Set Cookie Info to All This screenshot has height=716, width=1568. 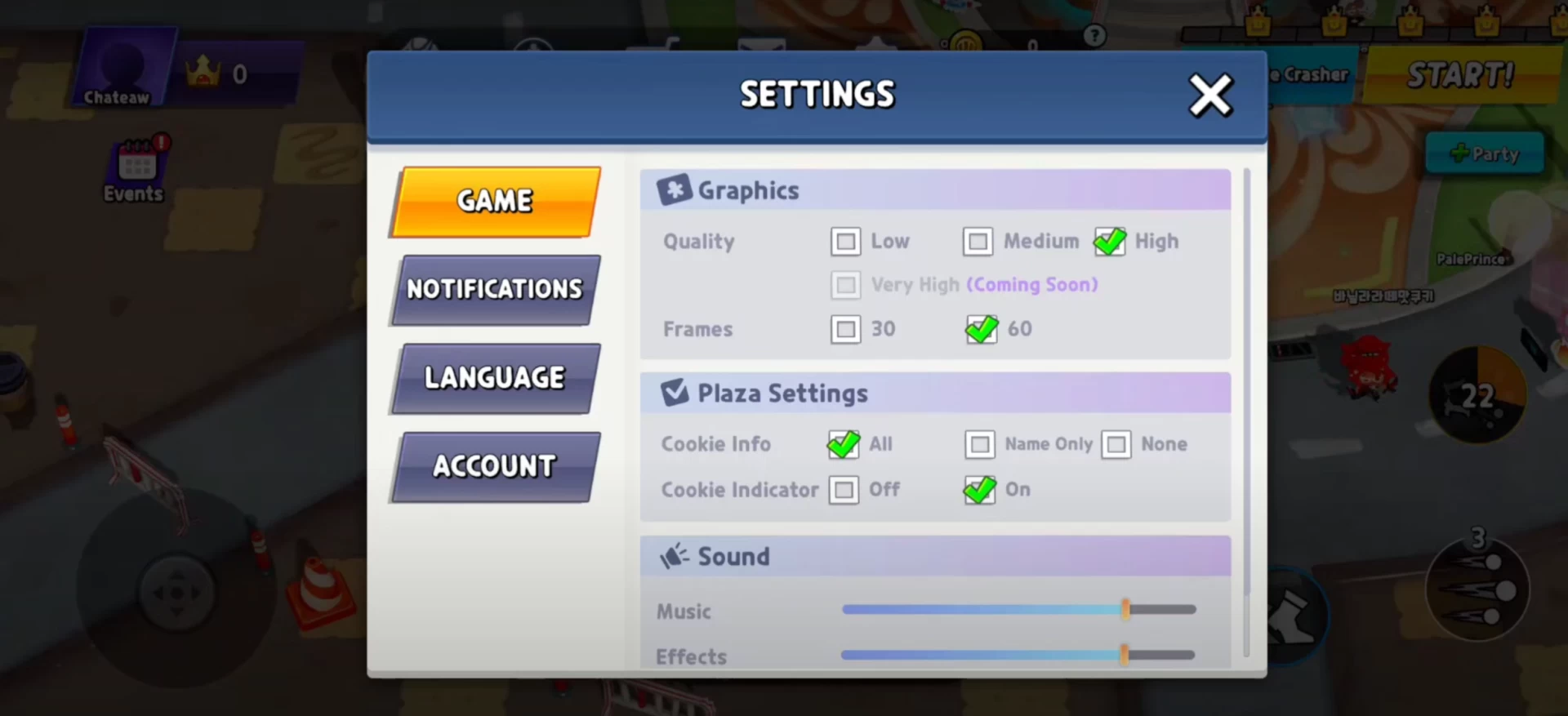(x=844, y=444)
